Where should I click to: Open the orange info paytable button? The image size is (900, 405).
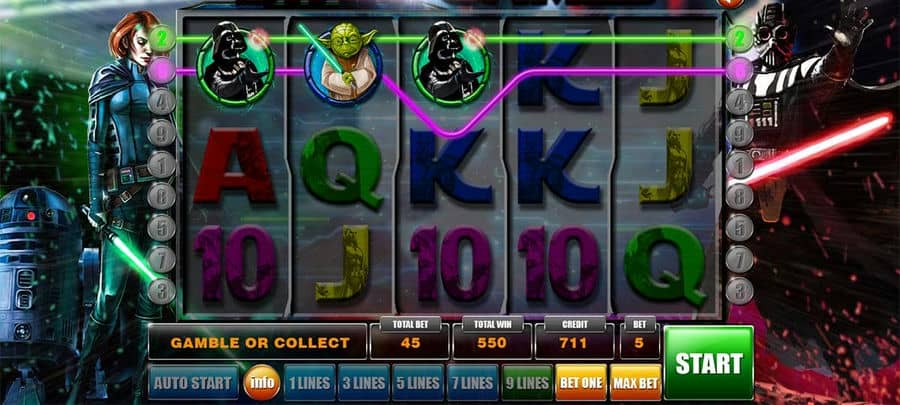click(x=261, y=382)
